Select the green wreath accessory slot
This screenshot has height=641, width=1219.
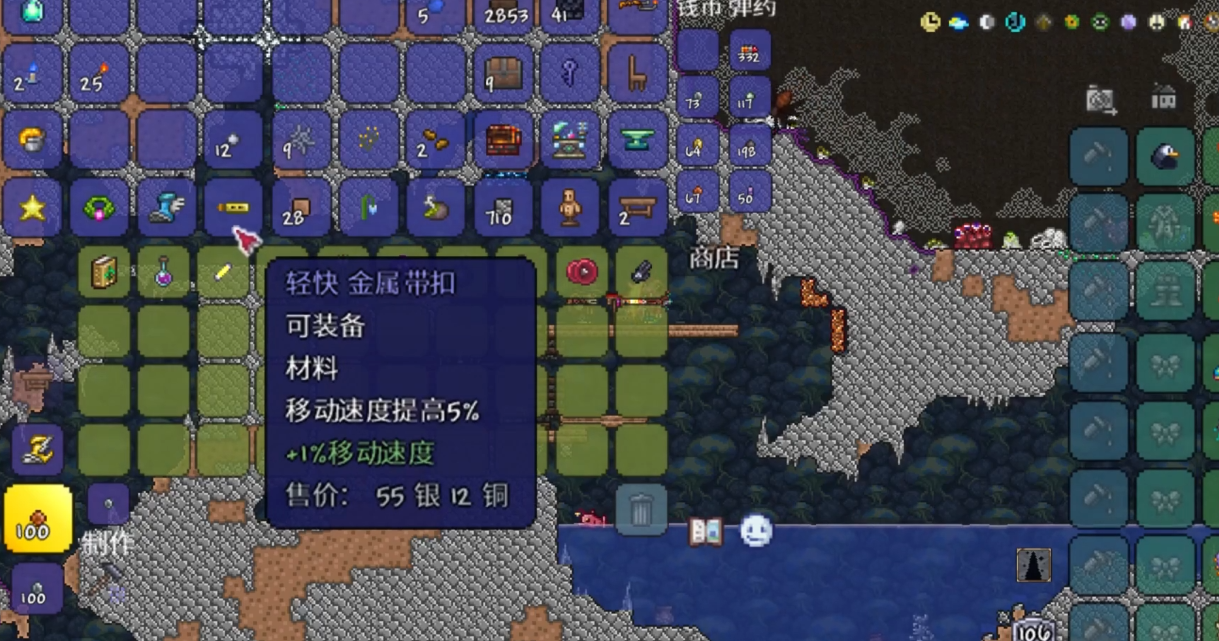(99, 208)
